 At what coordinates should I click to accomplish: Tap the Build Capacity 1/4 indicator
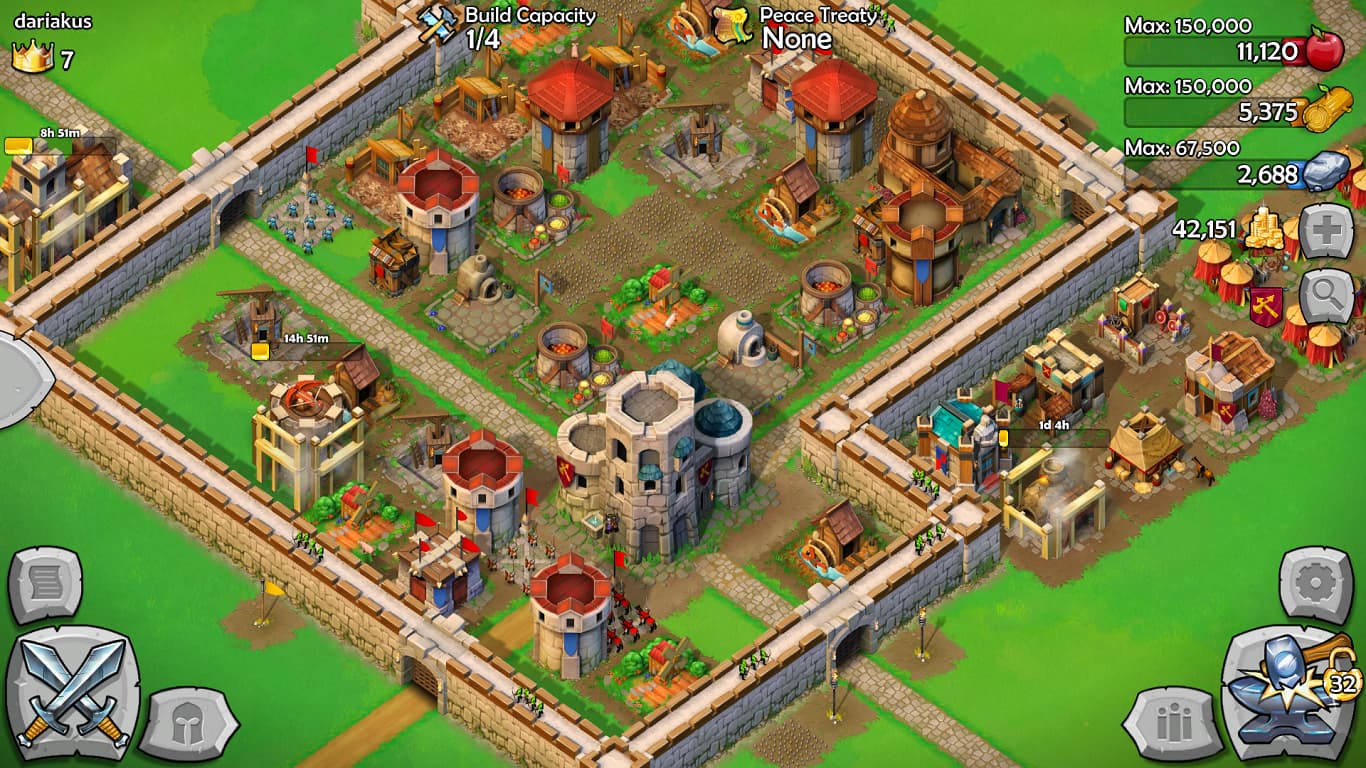click(516, 28)
